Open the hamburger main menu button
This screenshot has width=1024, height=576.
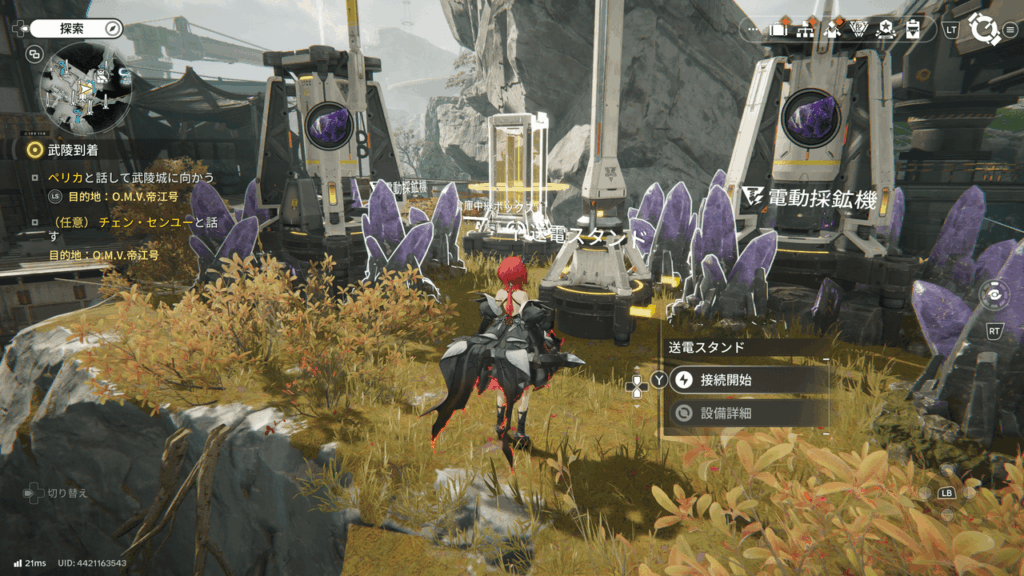pyautogui.click(x=1010, y=30)
